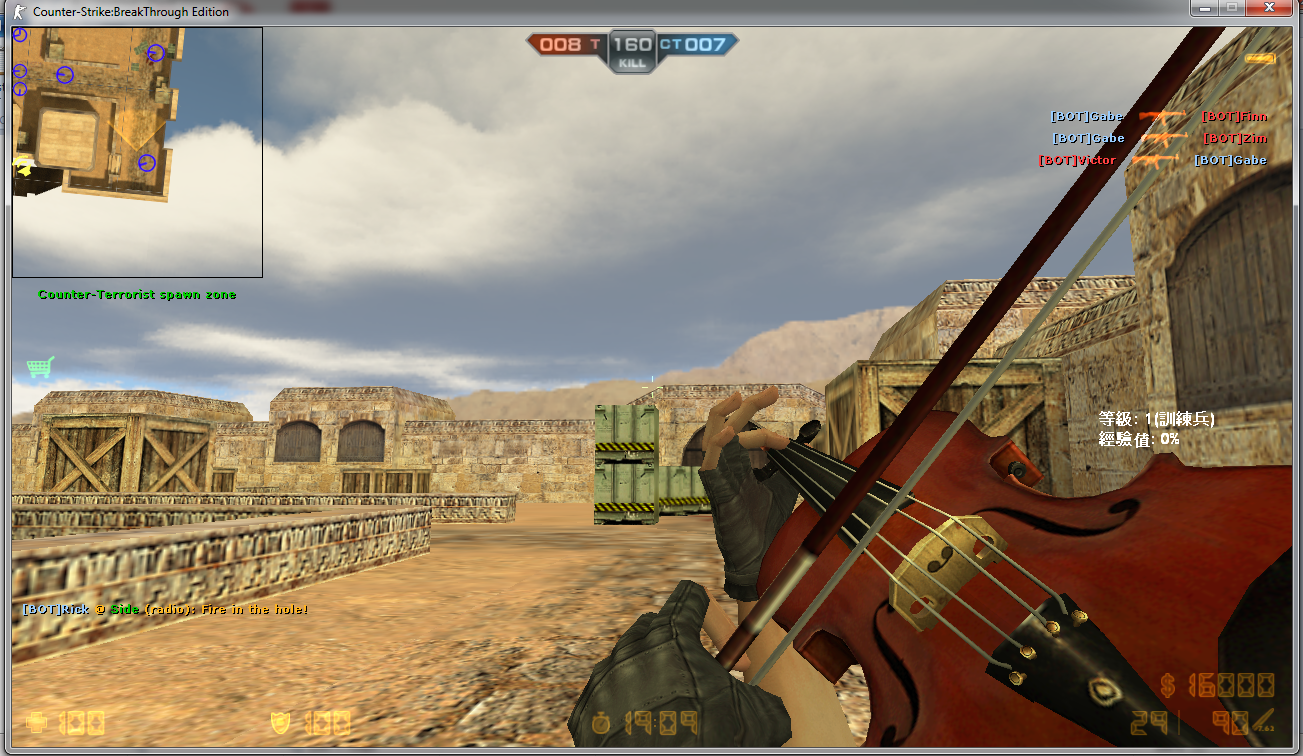Click [BOT]Finn in the kill feed
This screenshot has width=1303, height=756.
pyautogui.click(x=1234, y=116)
